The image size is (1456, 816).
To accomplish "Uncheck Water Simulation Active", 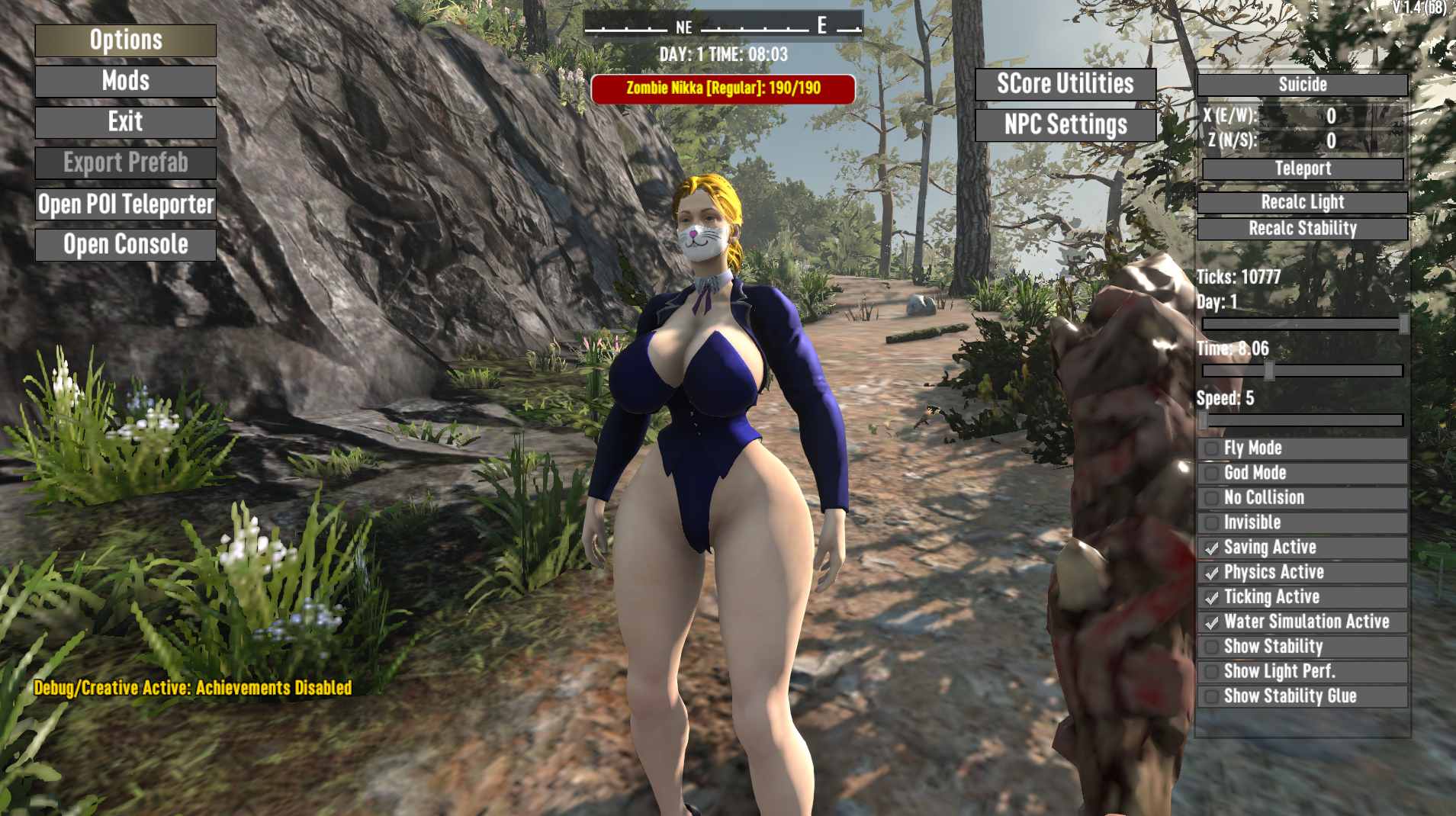I will click(x=1211, y=622).
